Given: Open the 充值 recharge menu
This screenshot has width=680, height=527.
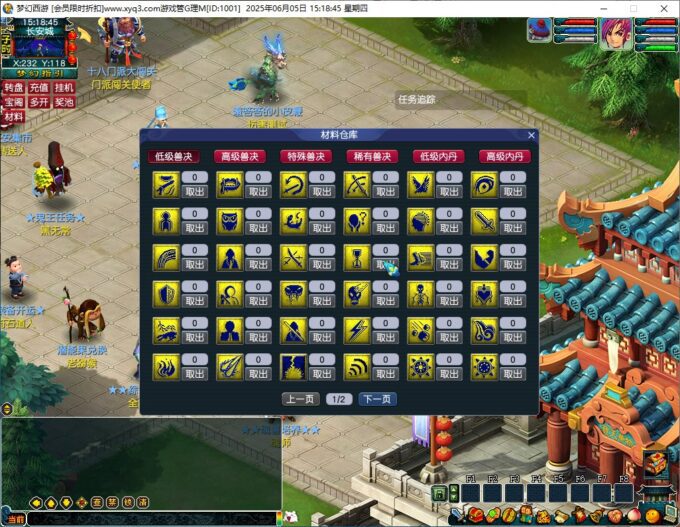Looking at the screenshot, I should point(39,88).
